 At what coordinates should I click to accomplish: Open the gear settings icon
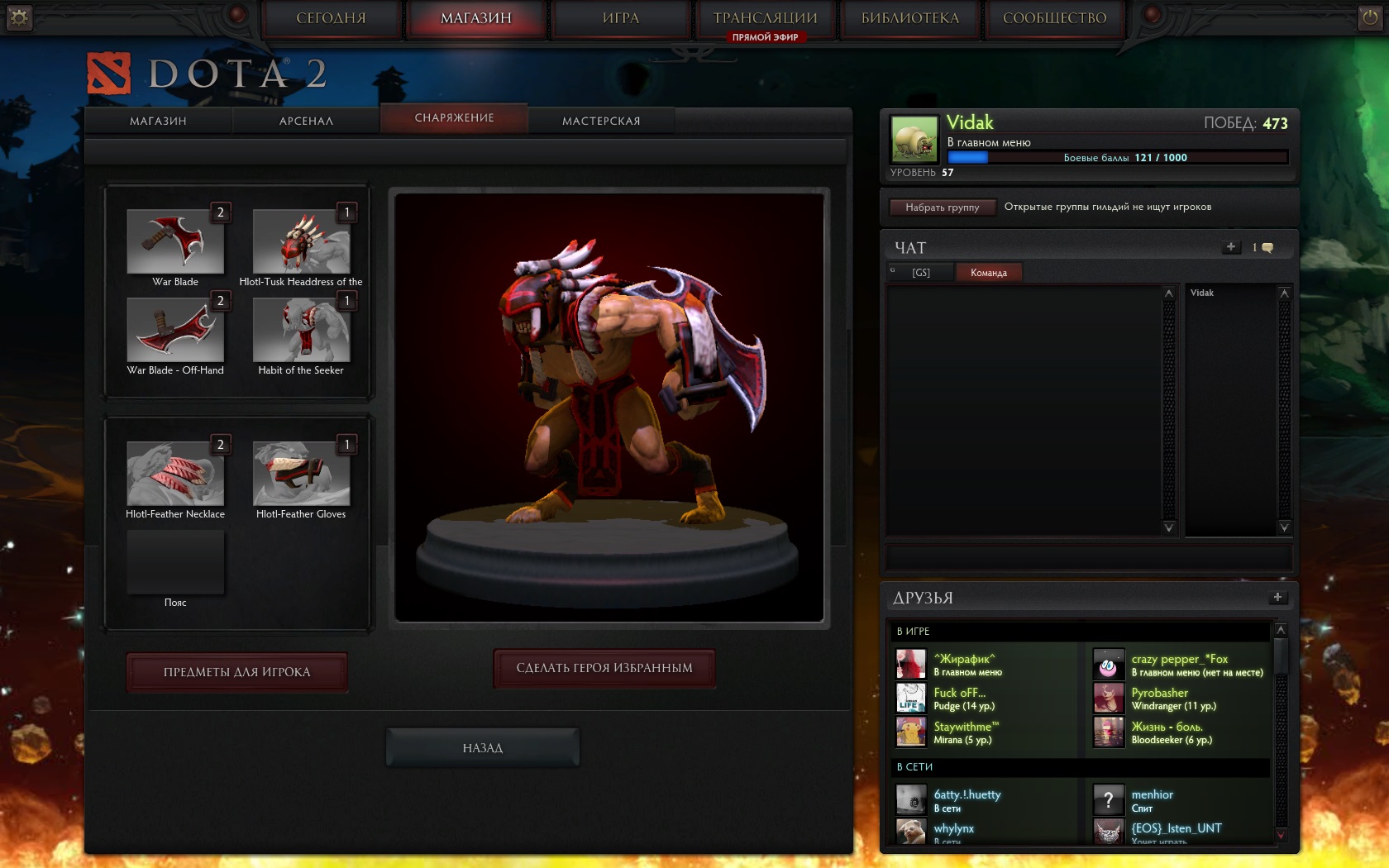click(19, 17)
